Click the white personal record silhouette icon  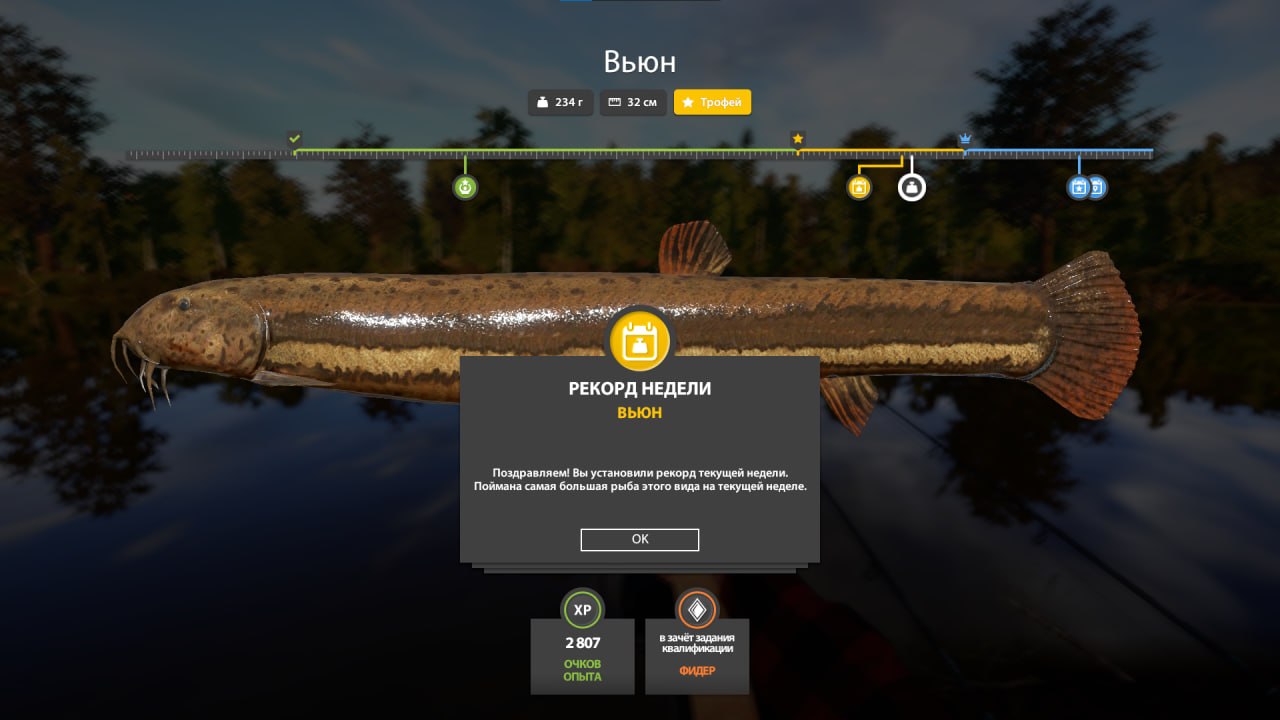point(911,186)
